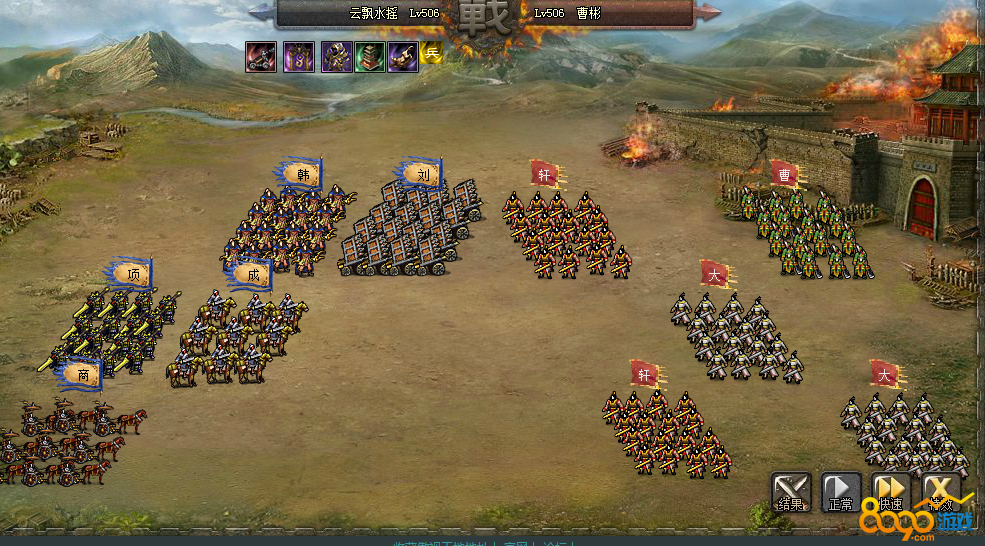Screen dimensions: 985x546
Task: Select the green pagoda tower icon
Action: pos(370,57)
